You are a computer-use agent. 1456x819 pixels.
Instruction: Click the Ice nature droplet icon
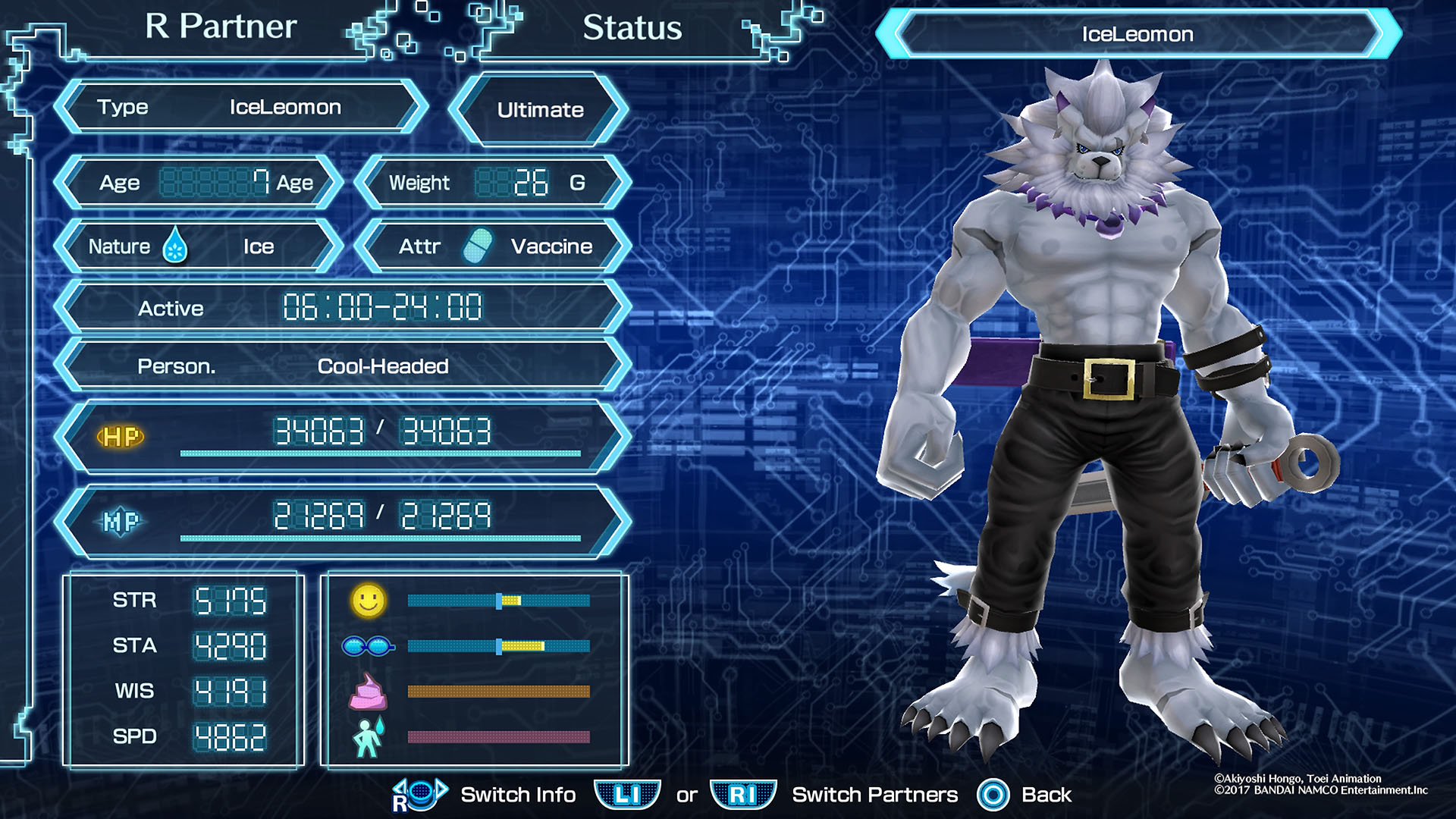pyautogui.click(x=175, y=246)
